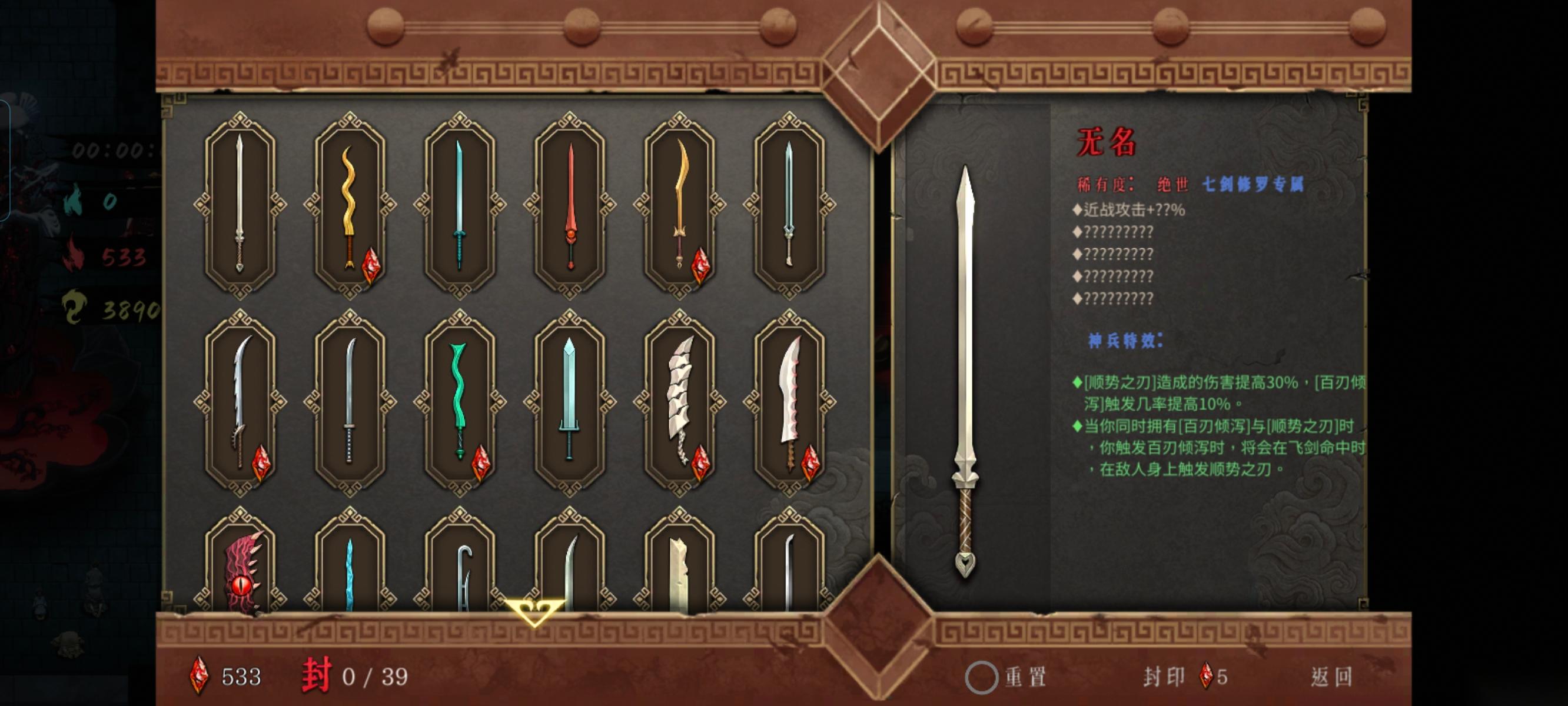Pick the white cleaver with red teeth

(x=789, y=402)
